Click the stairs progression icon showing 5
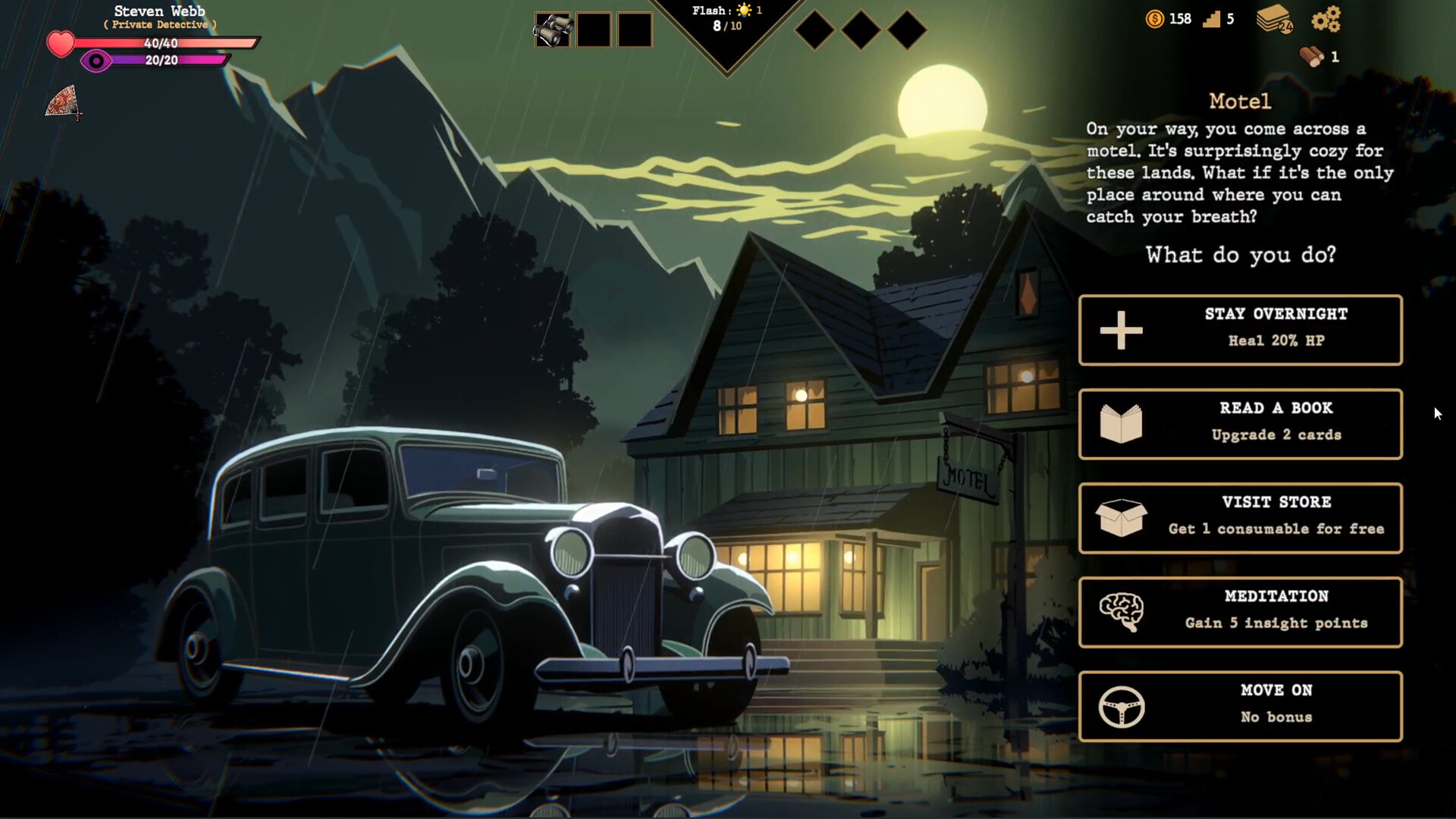This screenshot has height=819, width=1456. pyautogui.click(x=1214, y=20)
